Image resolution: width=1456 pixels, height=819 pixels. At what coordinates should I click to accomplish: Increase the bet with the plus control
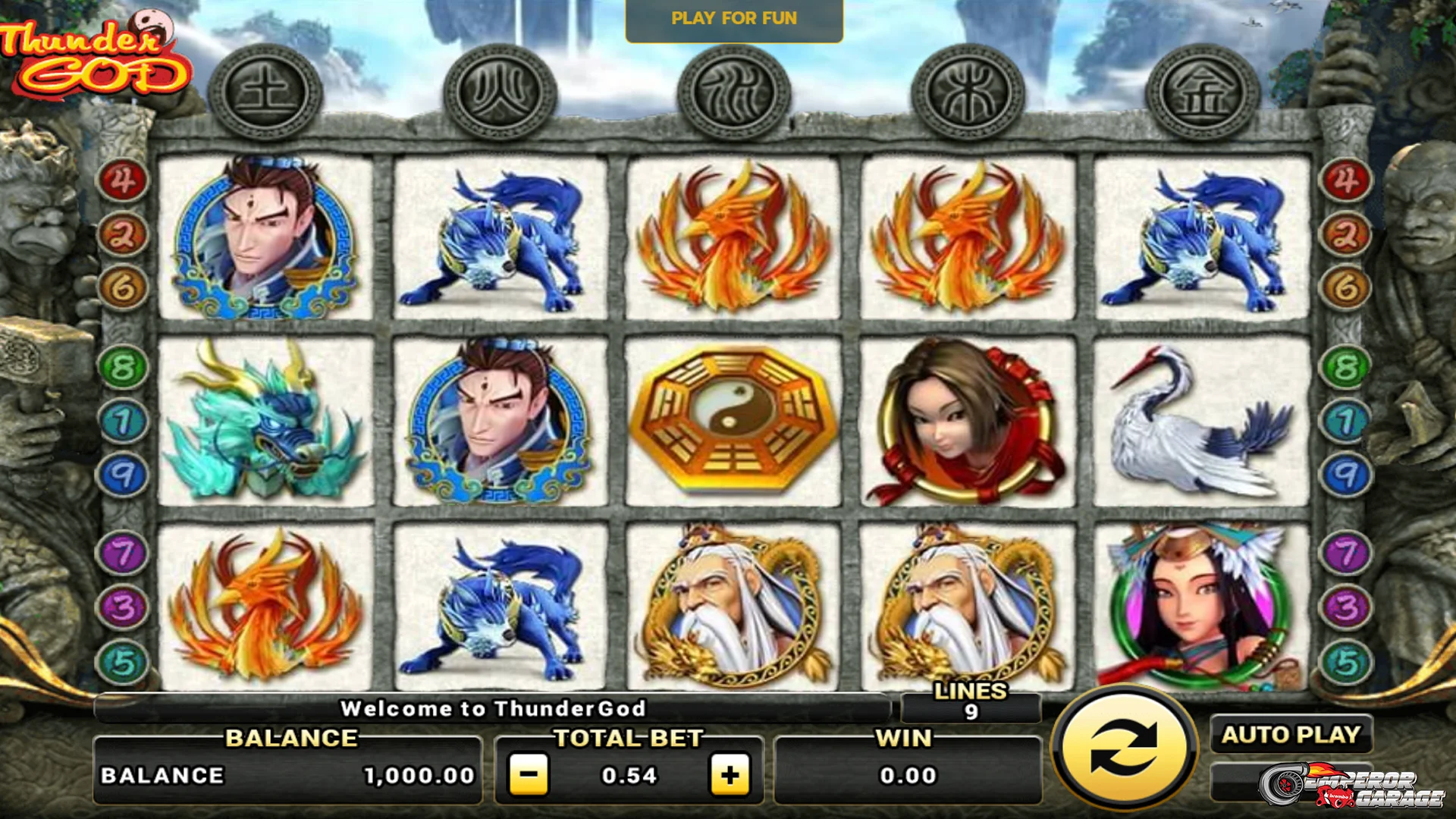pyautogui.click(x=730, y=775)
